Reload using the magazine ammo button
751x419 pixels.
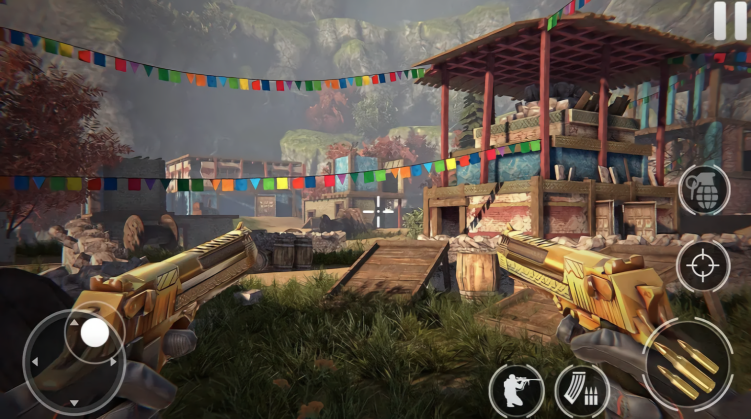pyautogui.click(x=582, y=390)
